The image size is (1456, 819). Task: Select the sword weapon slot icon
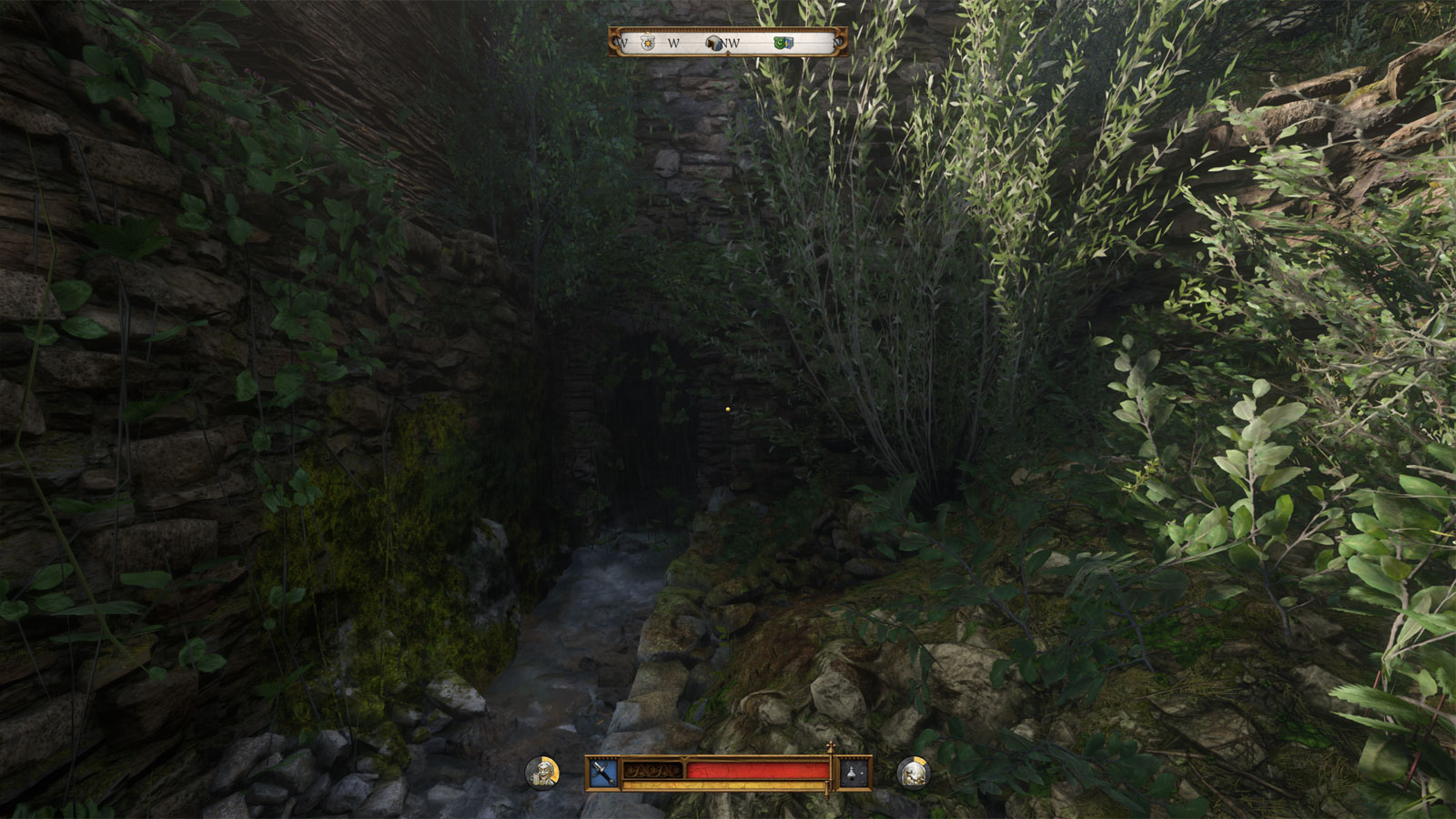coord(602,773)
